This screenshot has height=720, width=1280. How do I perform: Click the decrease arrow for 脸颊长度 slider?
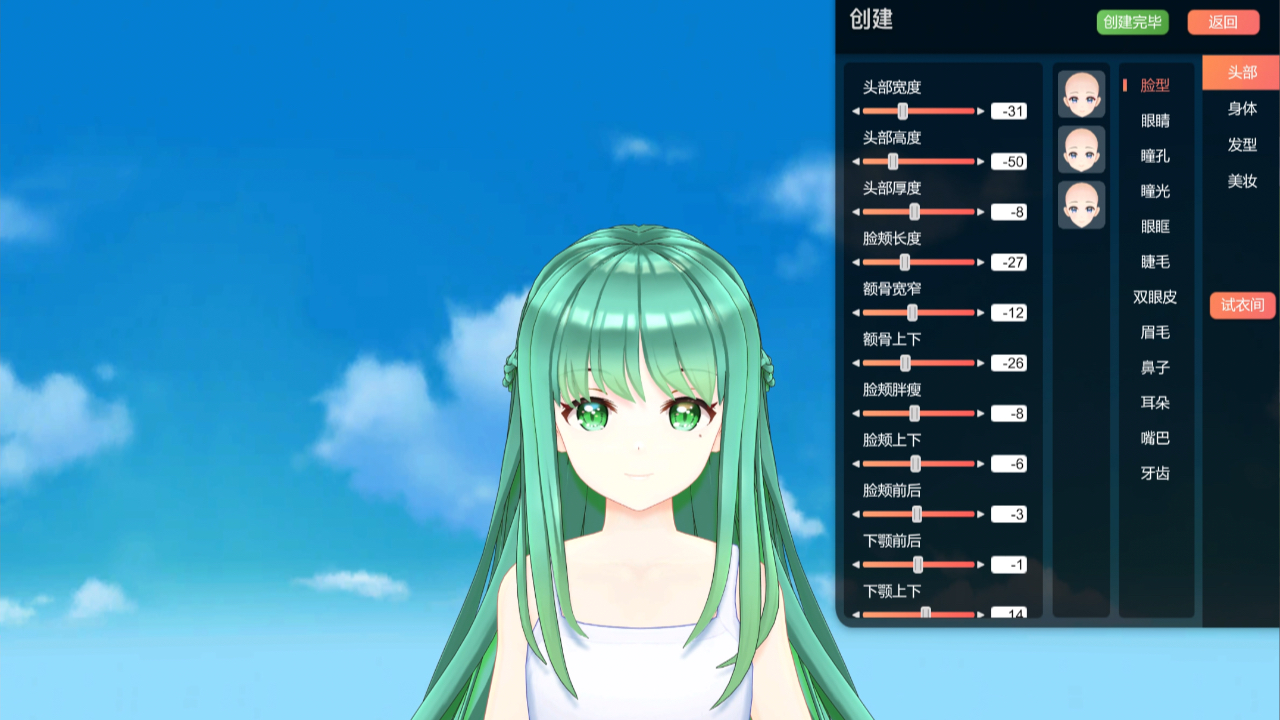coord(857,262)
